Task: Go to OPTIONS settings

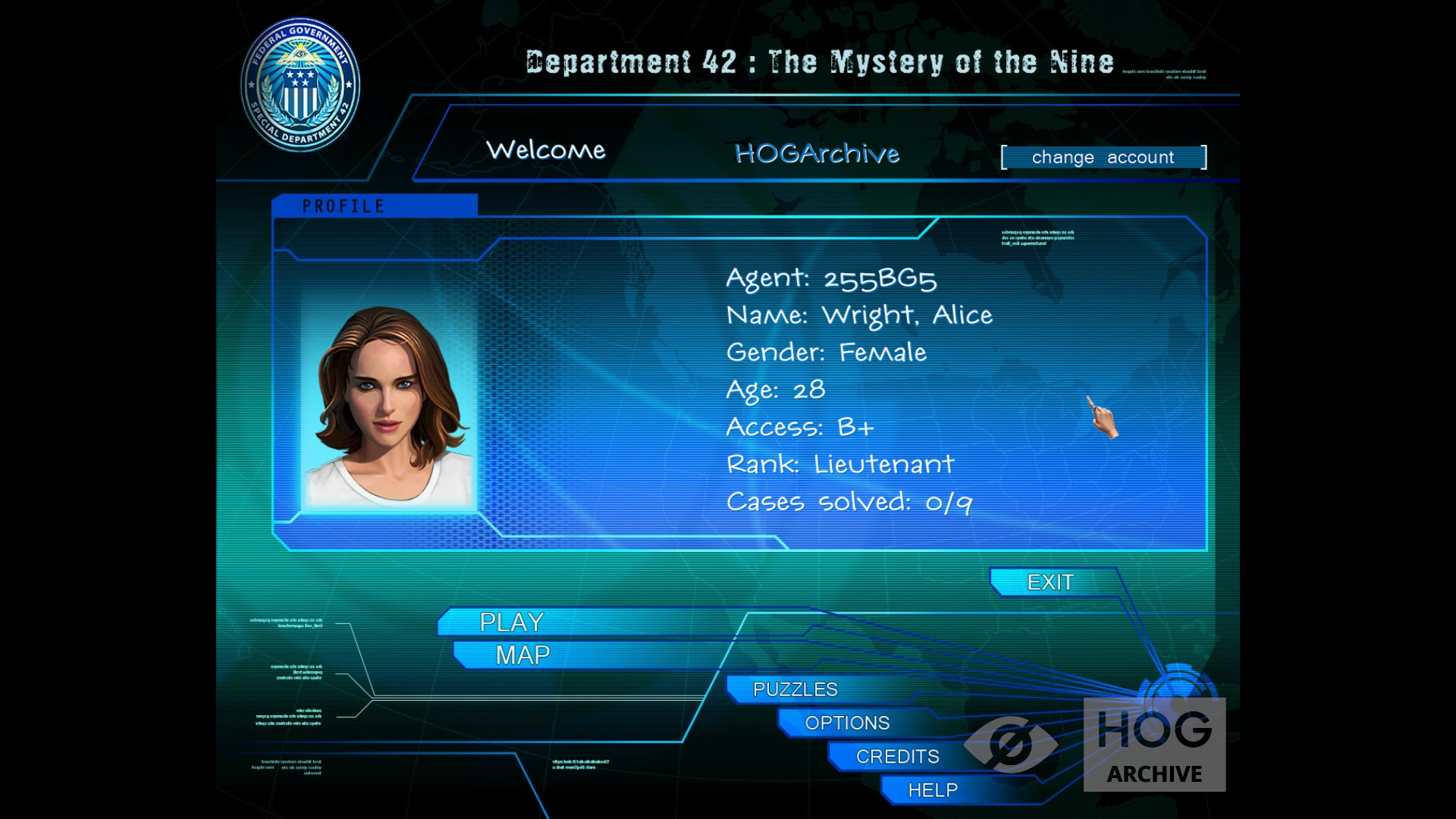Action: coord(847,723)
